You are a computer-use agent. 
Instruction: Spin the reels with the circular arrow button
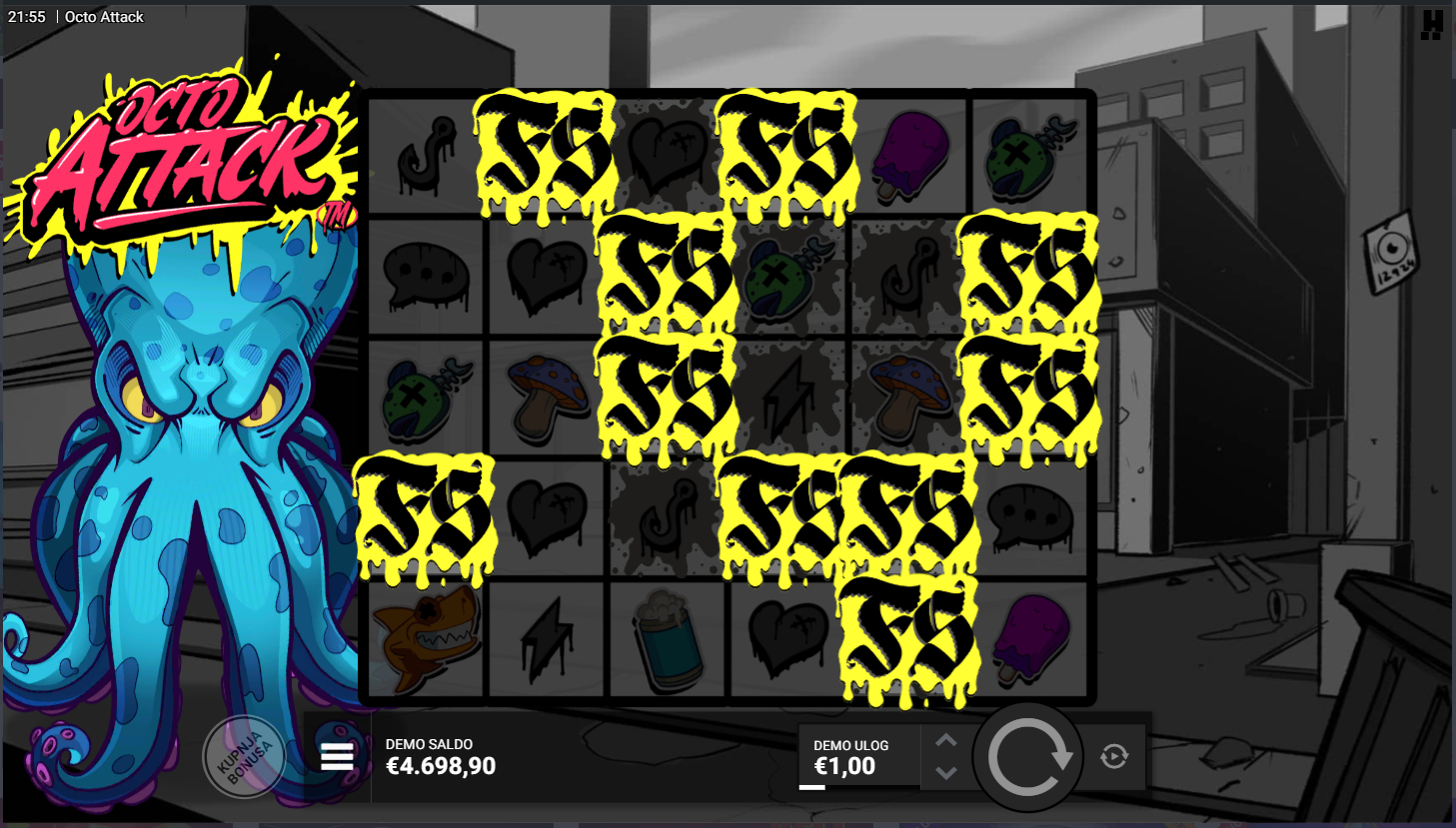(x=1027, y=757)
